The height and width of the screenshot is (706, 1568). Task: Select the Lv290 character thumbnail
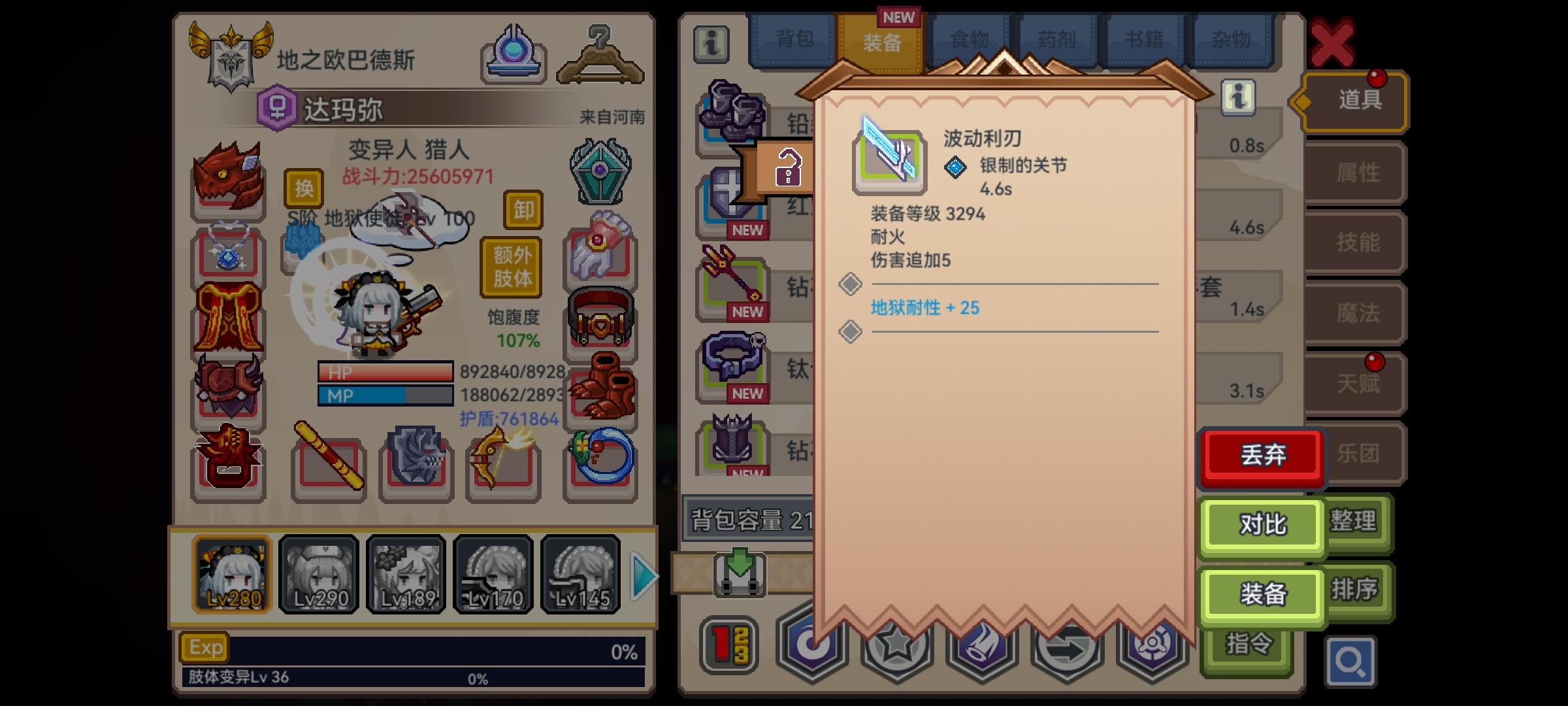(318, 574)
